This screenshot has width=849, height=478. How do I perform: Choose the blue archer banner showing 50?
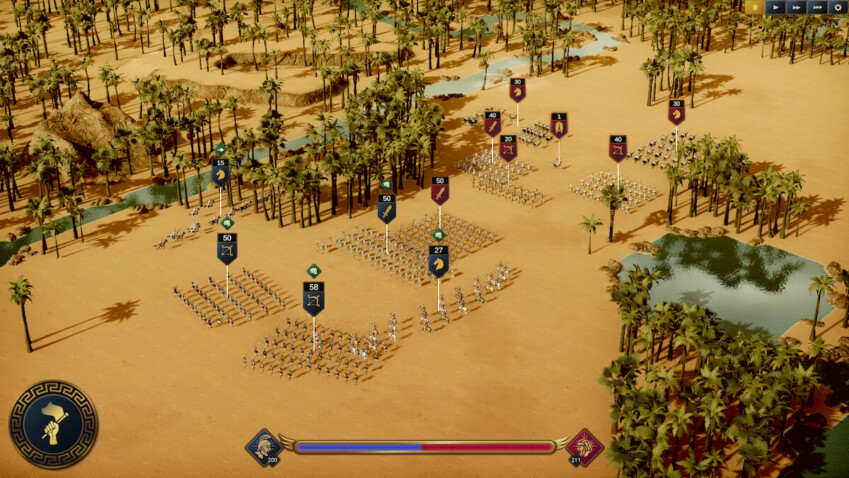227,248
